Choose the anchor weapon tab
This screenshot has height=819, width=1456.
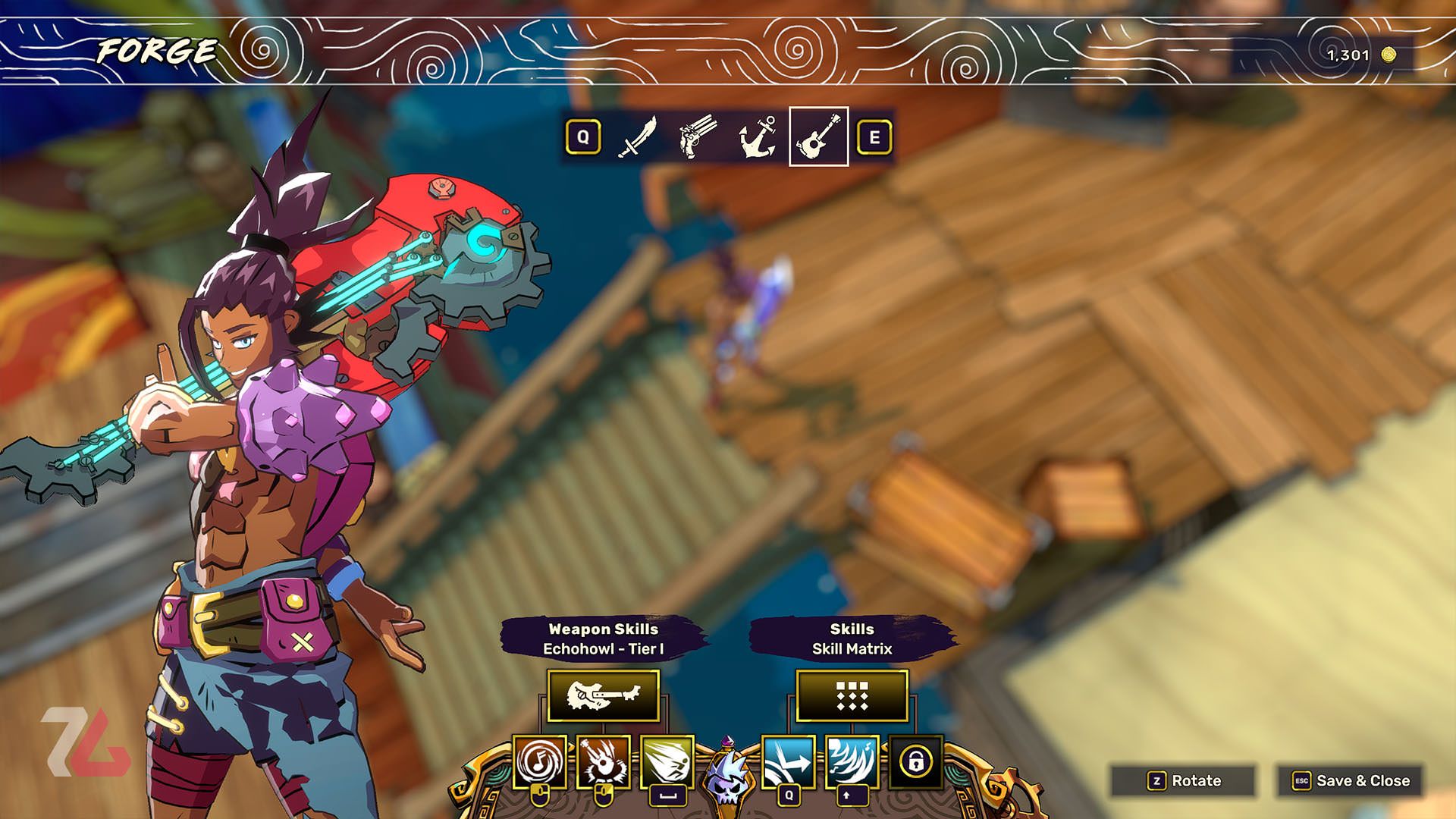pos(758,137)
